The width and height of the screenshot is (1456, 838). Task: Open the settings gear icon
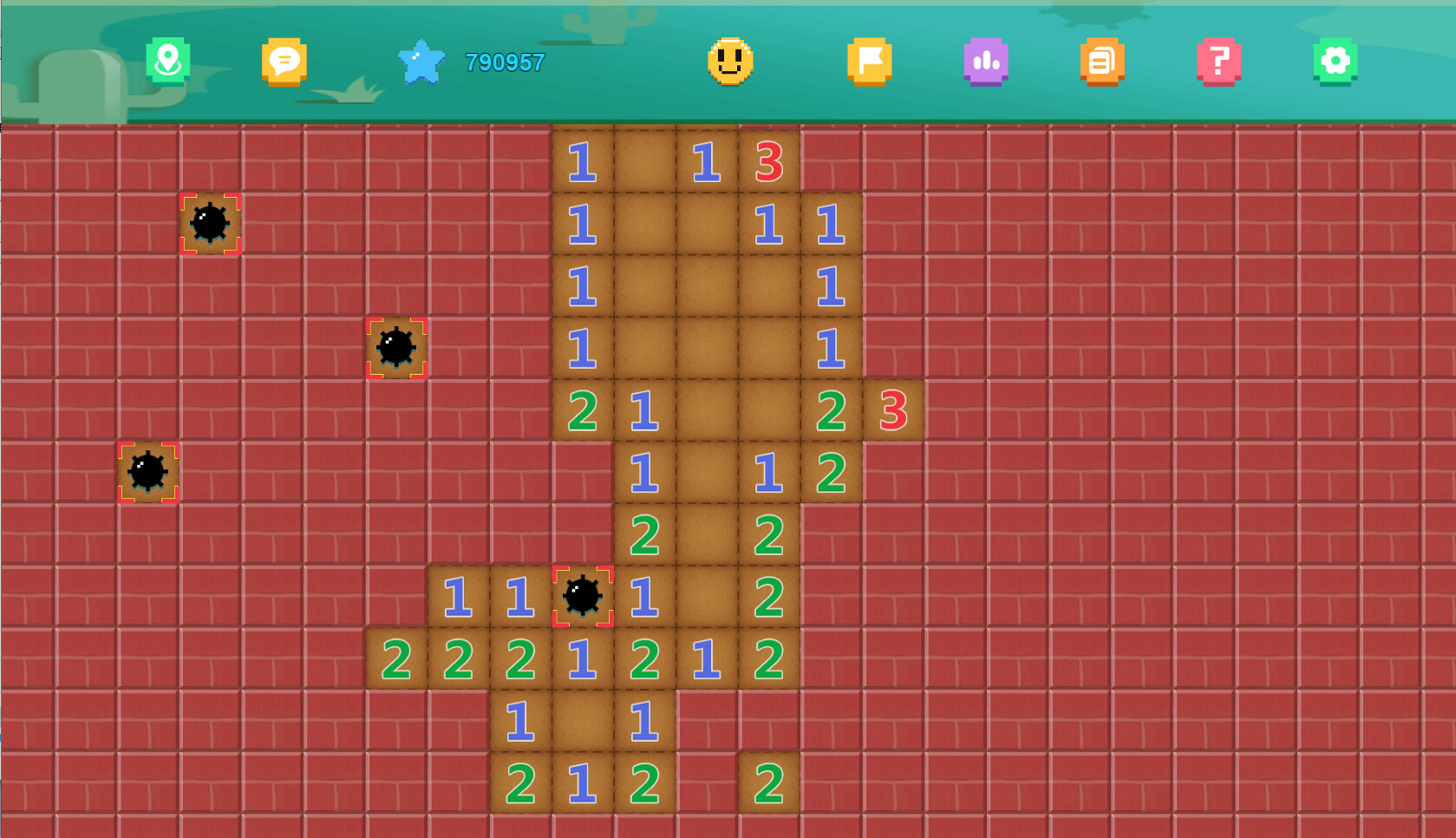[x=1335, y=62]
